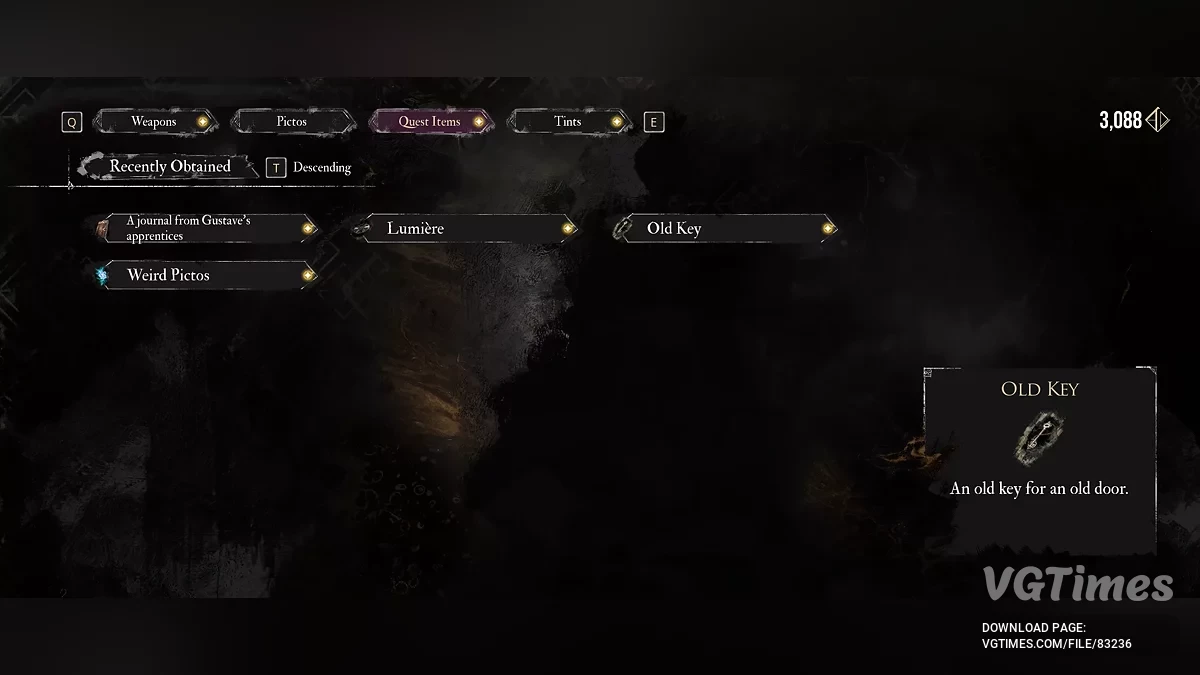Choose the Lumière quest item
Image resolution: width=1200 pixels, height=675 pixels.
pos(465,229)
